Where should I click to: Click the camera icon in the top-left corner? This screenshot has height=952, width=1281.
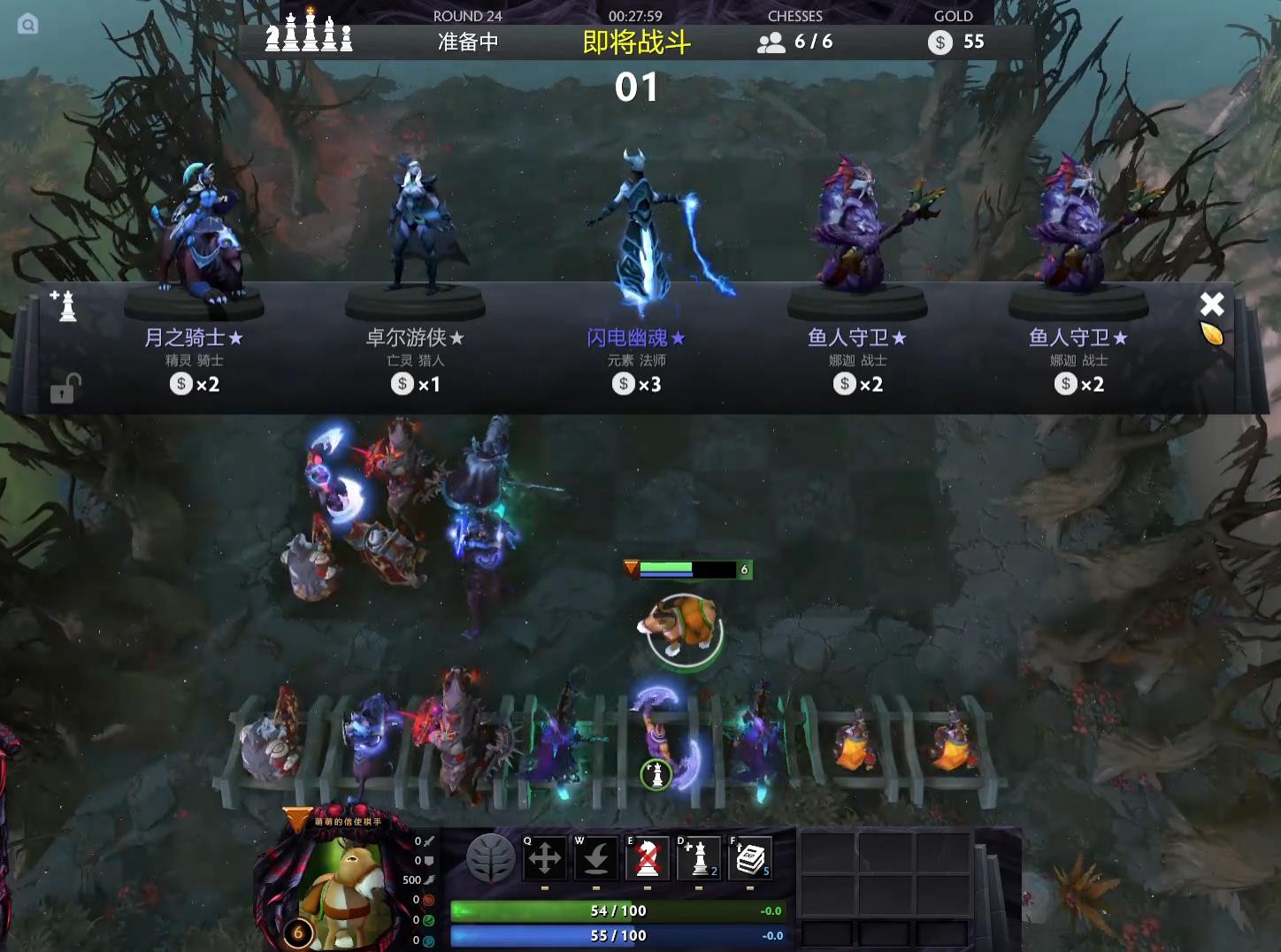click(x=27, y=25)
